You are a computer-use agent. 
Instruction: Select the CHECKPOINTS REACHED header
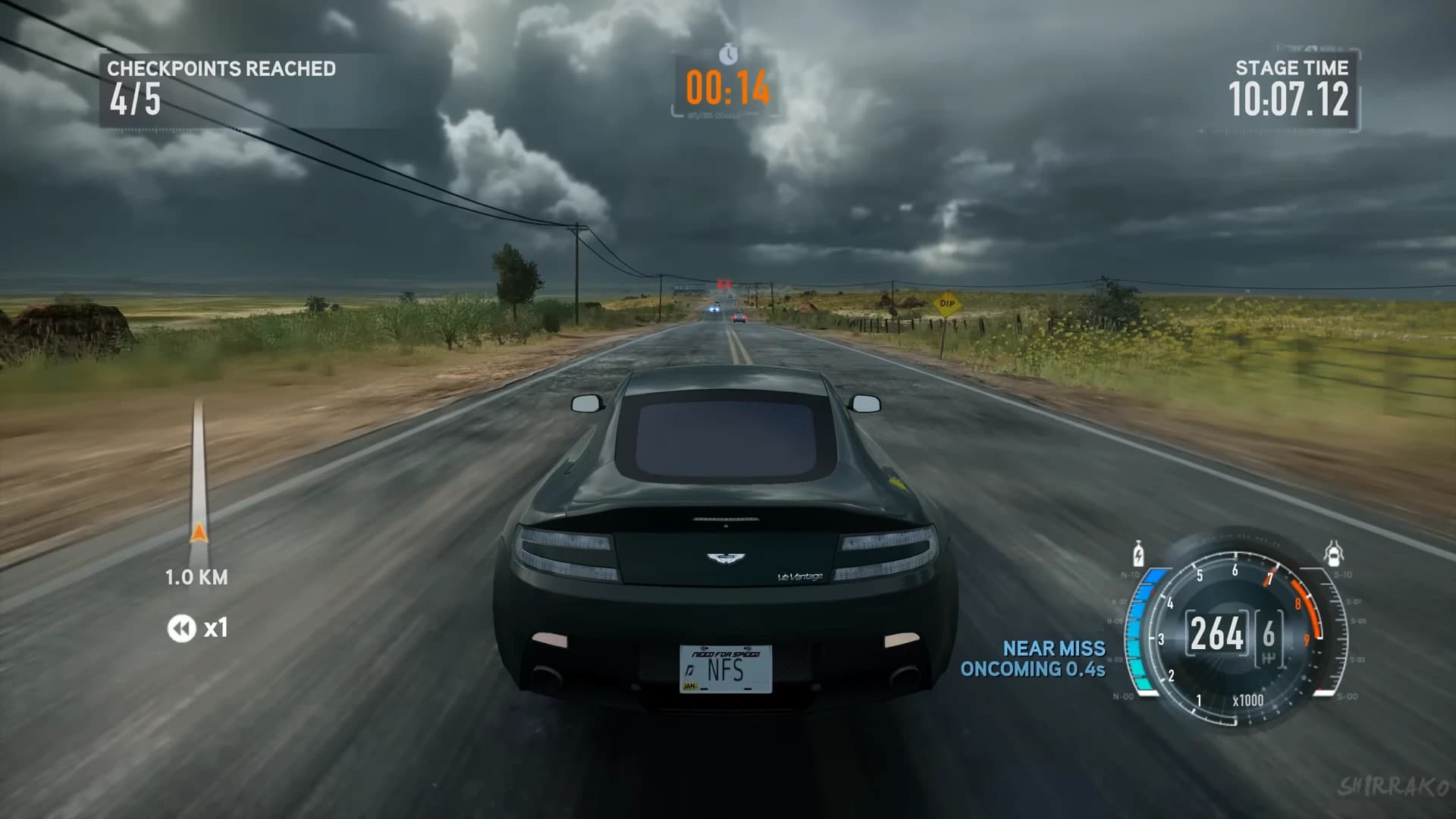tap(221, 68)
